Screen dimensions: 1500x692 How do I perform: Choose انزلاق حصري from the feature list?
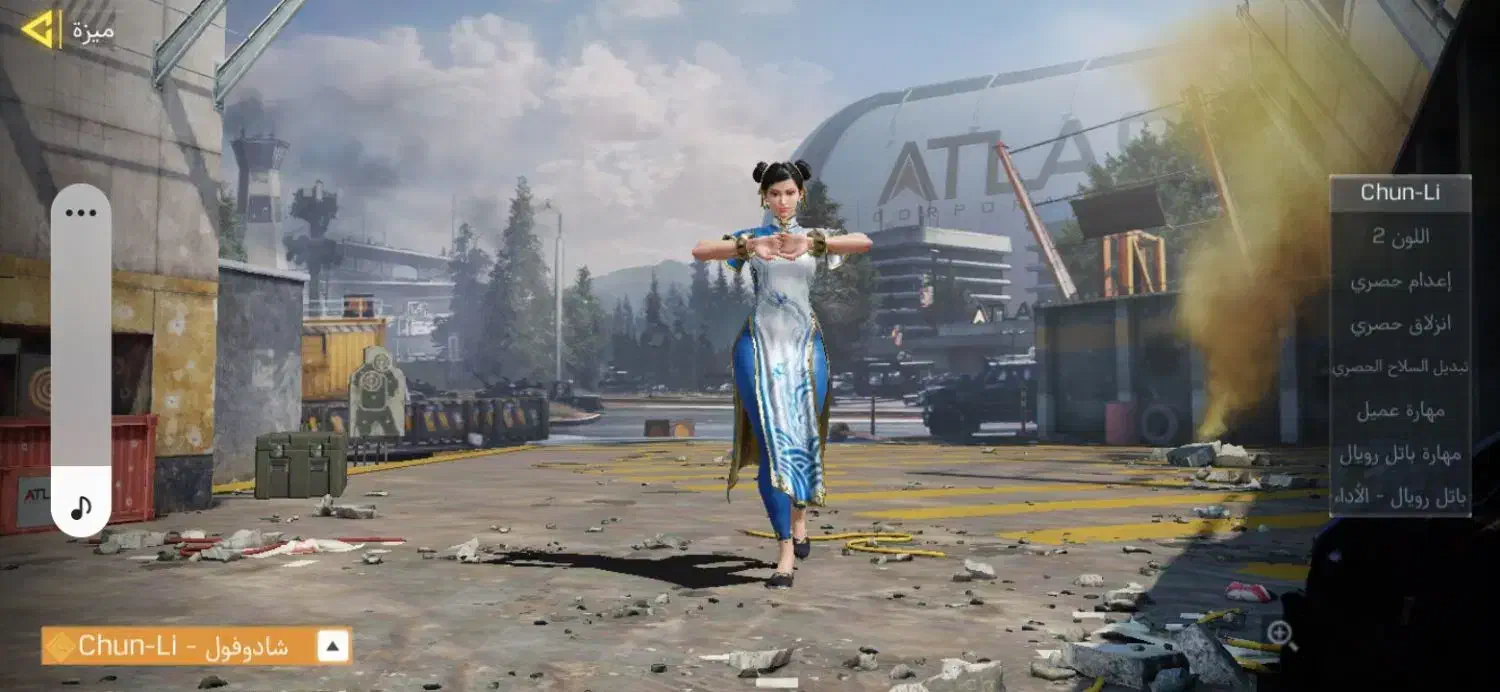pos(1399,324)
